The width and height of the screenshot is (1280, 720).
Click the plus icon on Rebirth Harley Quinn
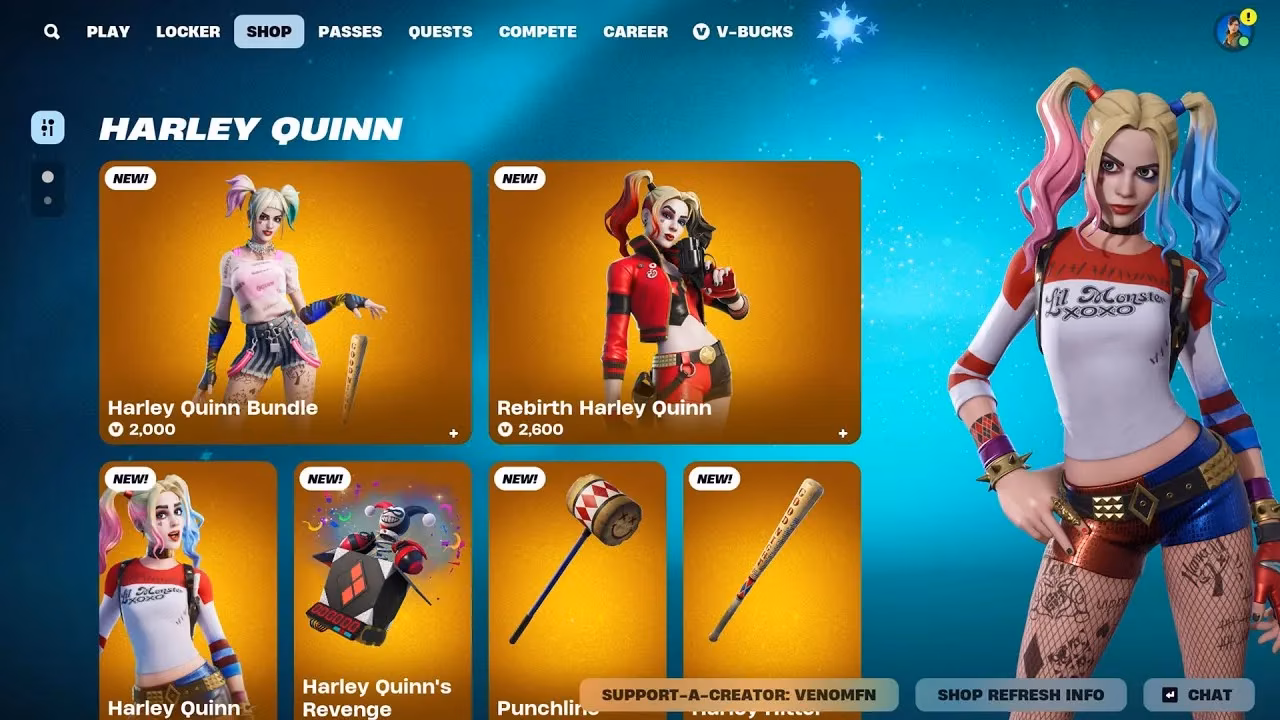pyautogui.click(x=842, y=433)
